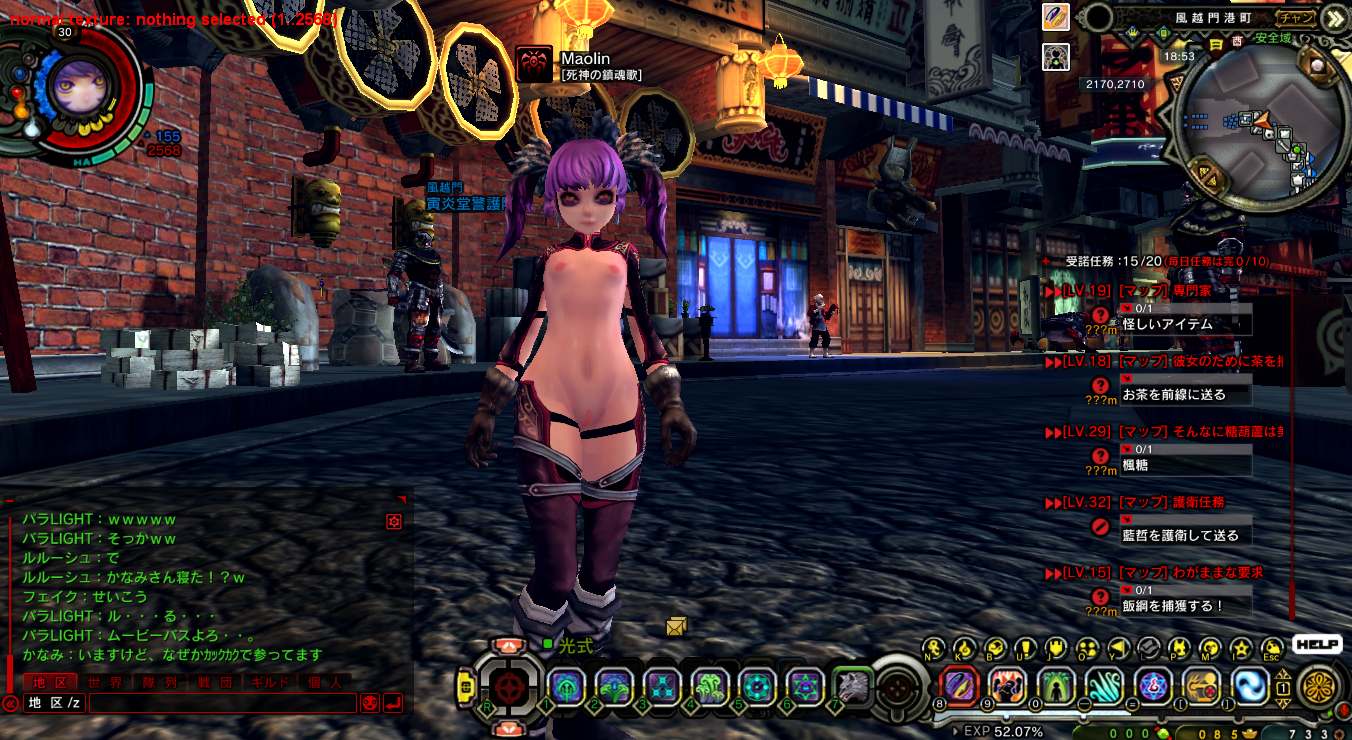Switch to the ギルド chat tab
Screen dimensions: 1352x740
click(x=269, y=682)
